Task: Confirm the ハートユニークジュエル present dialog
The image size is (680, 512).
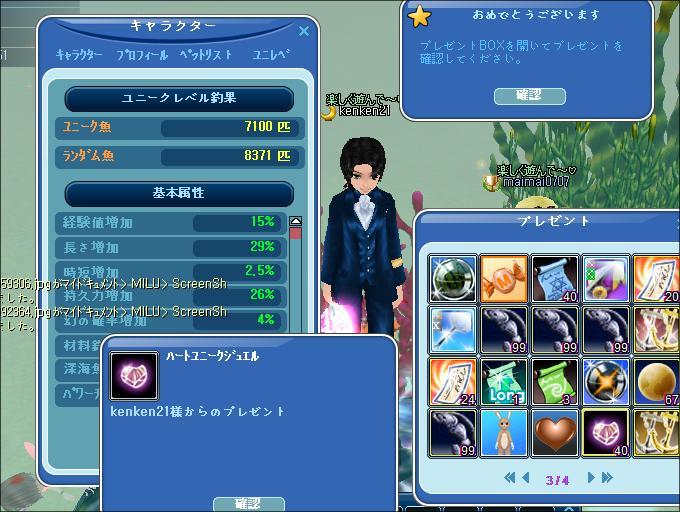Action: (x=249, y=503)
